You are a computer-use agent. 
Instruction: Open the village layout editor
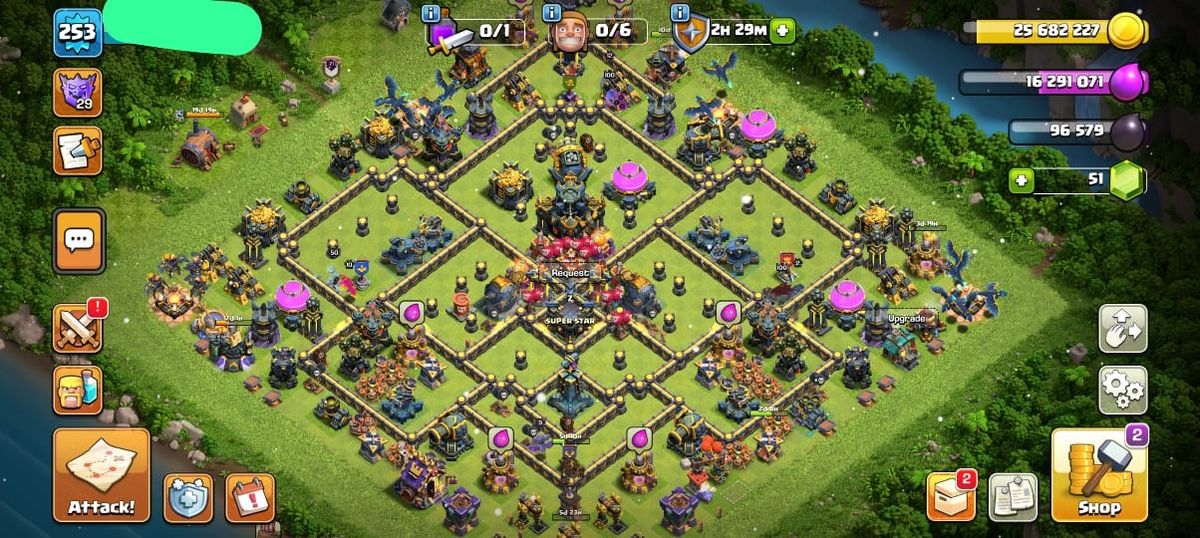1123,328
